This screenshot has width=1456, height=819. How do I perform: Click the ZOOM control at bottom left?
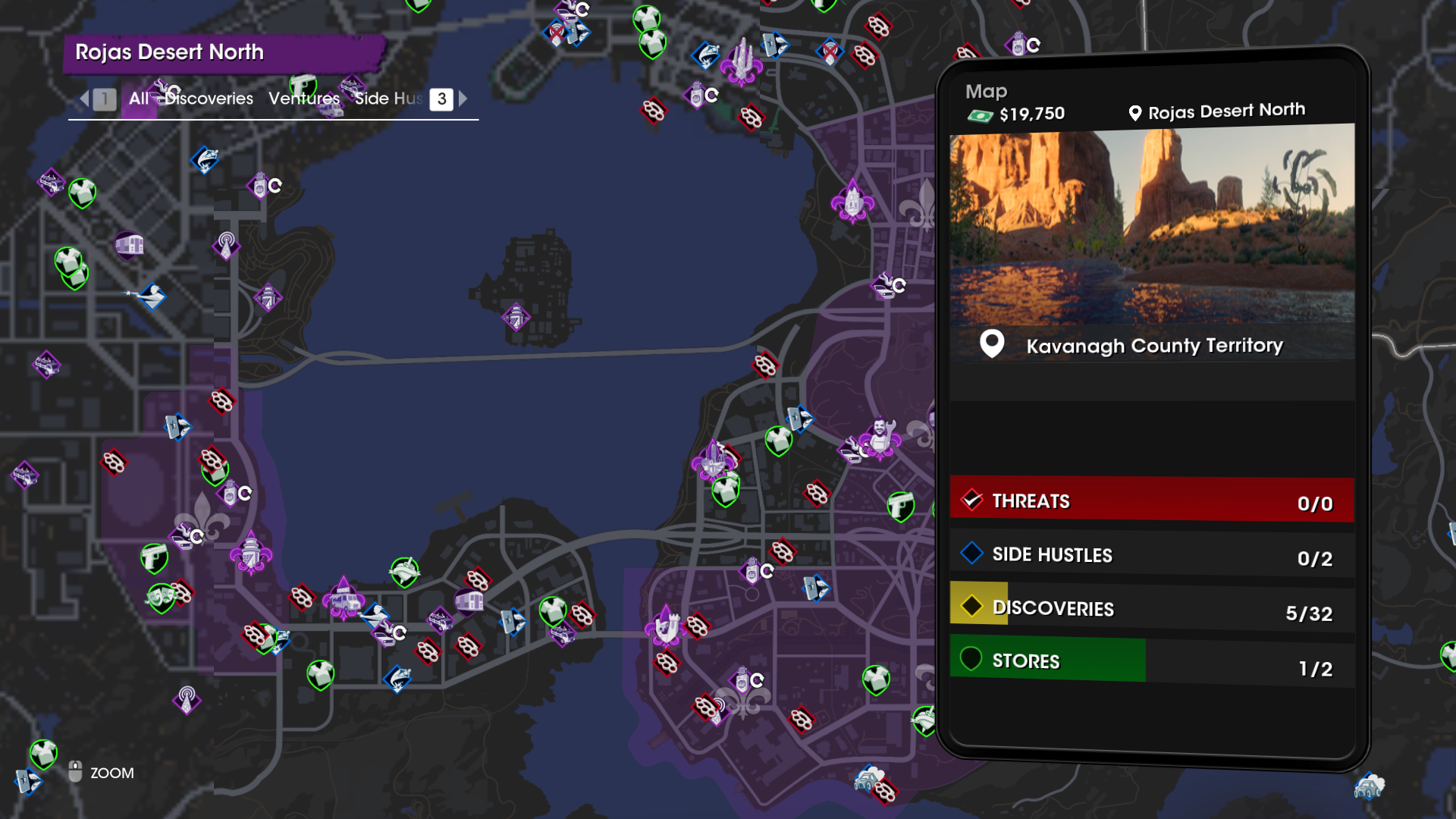[x=110, y=773]
